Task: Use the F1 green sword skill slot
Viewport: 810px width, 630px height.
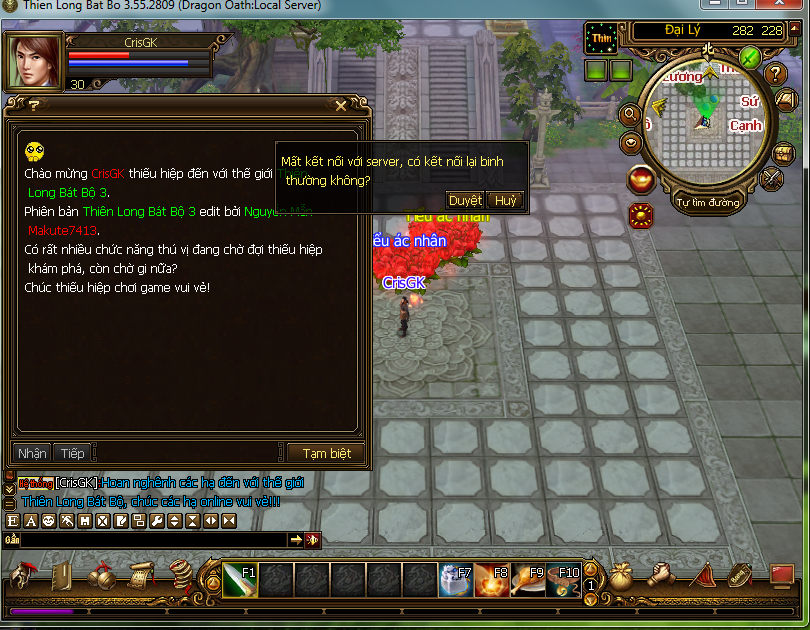Action: pyautogui.click(x=241, y=579)
